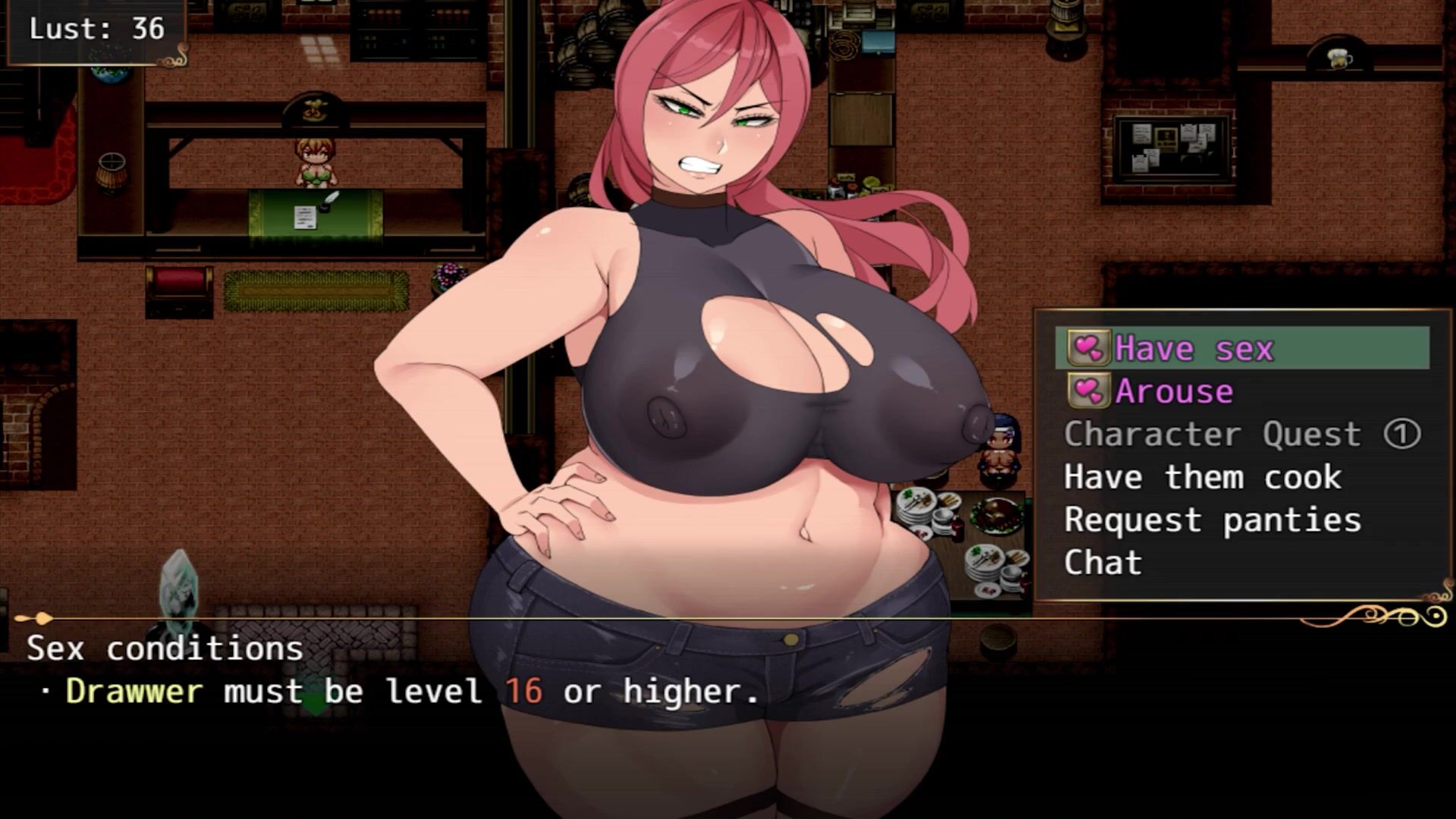Choose the "Request panties" option

1212,520
